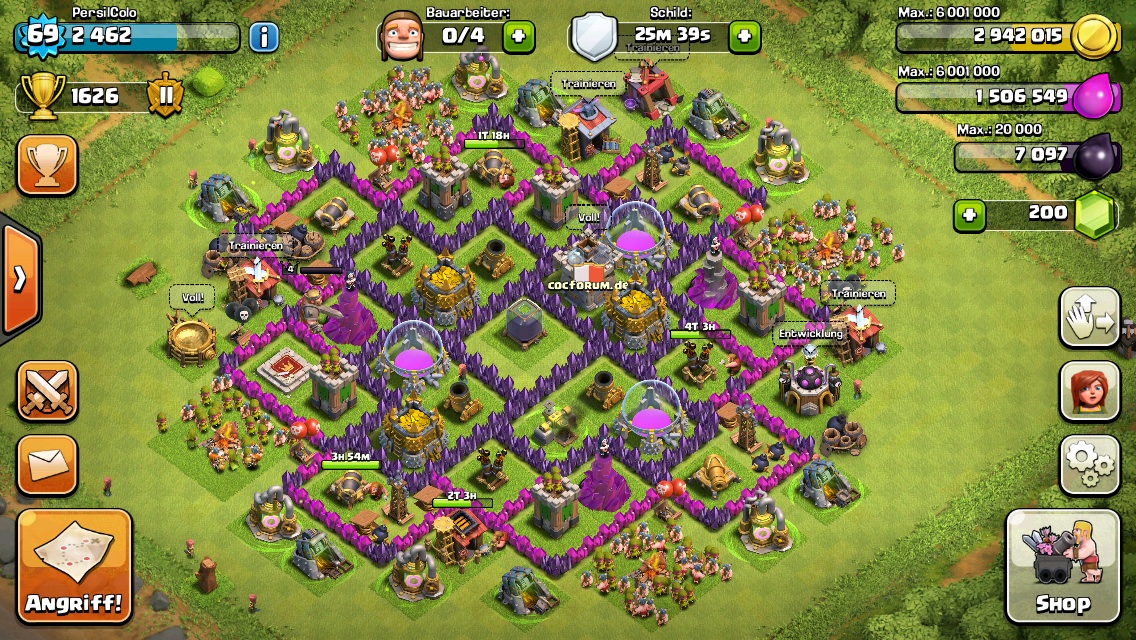This screenshot has height=640, width=1136.
Task: Tap the level 69 experience star
Action: [40, 35]
